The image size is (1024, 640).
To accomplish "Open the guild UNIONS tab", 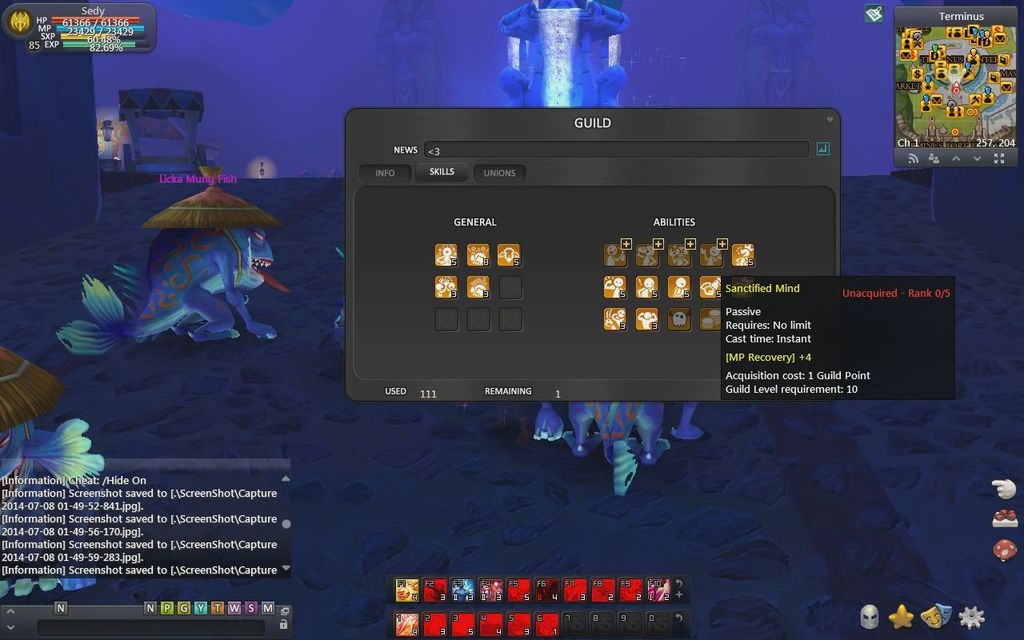I will tap(499, 173).
